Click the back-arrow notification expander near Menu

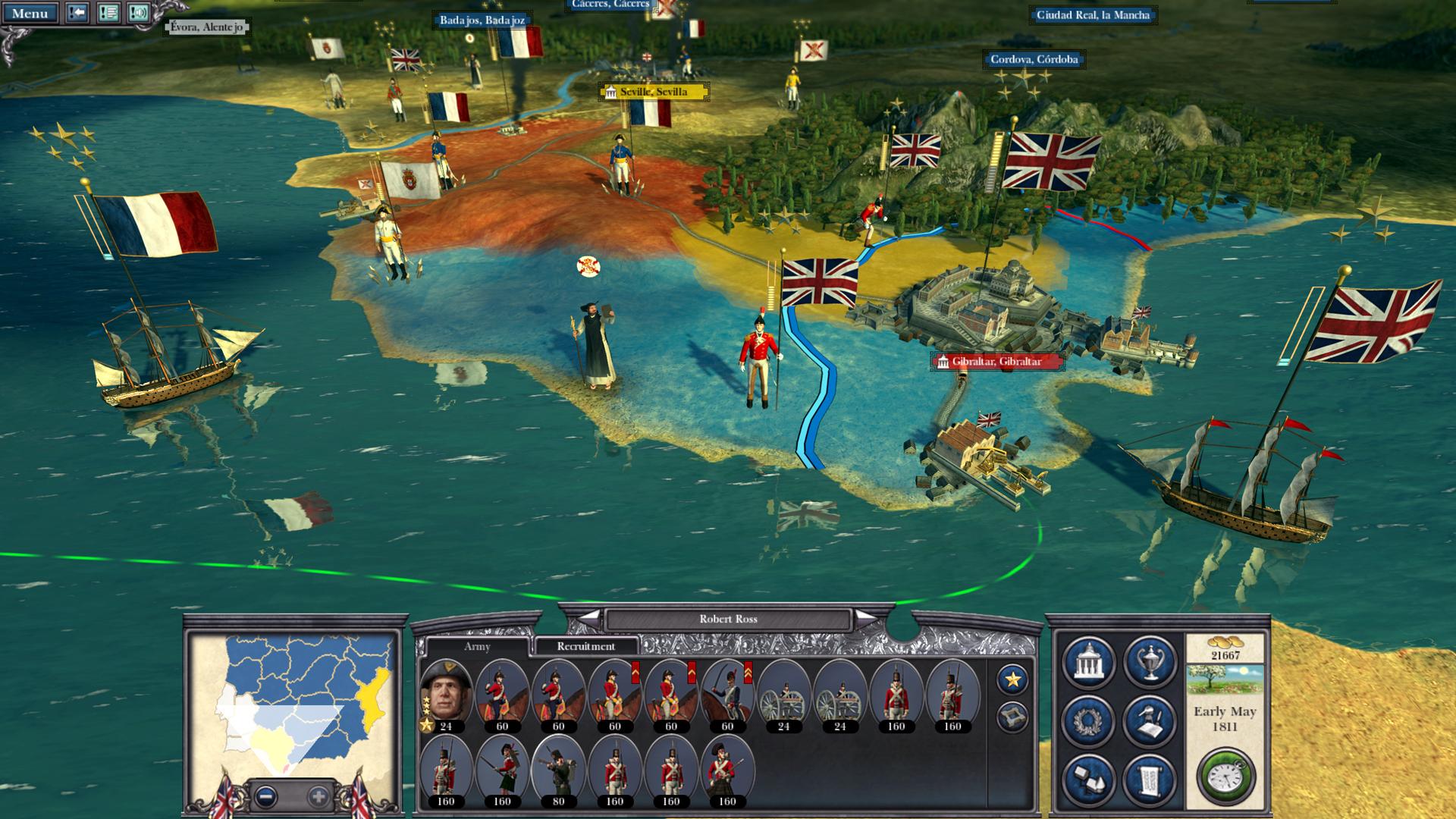[77, 14]
